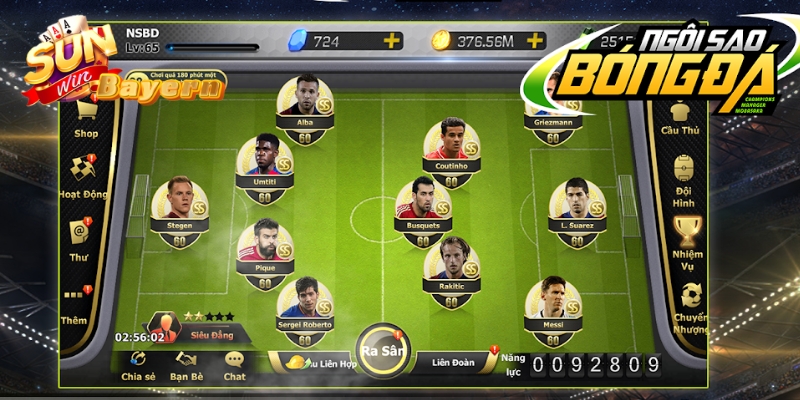800x400 pixels.
Task: Open Hoạt Động activities menu
Action: click(x=84, y=176)
